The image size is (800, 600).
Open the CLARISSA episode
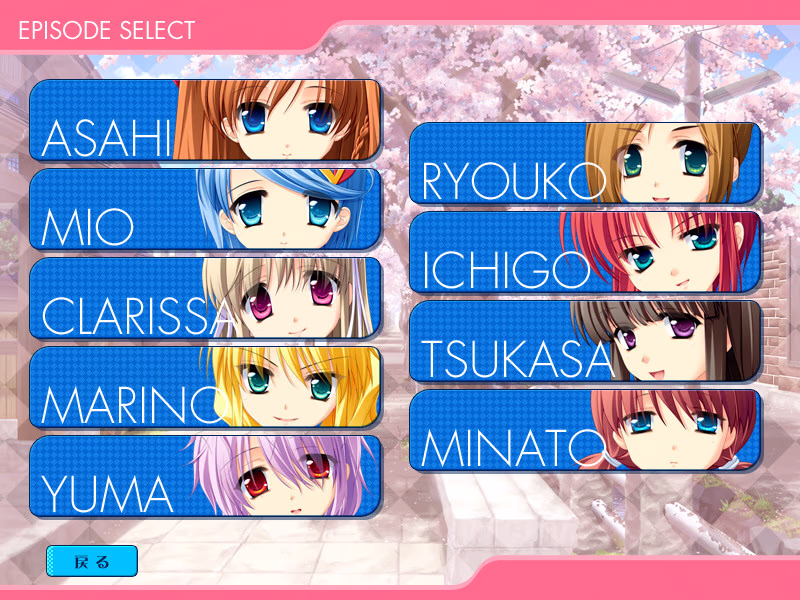[x=205, y=298]
